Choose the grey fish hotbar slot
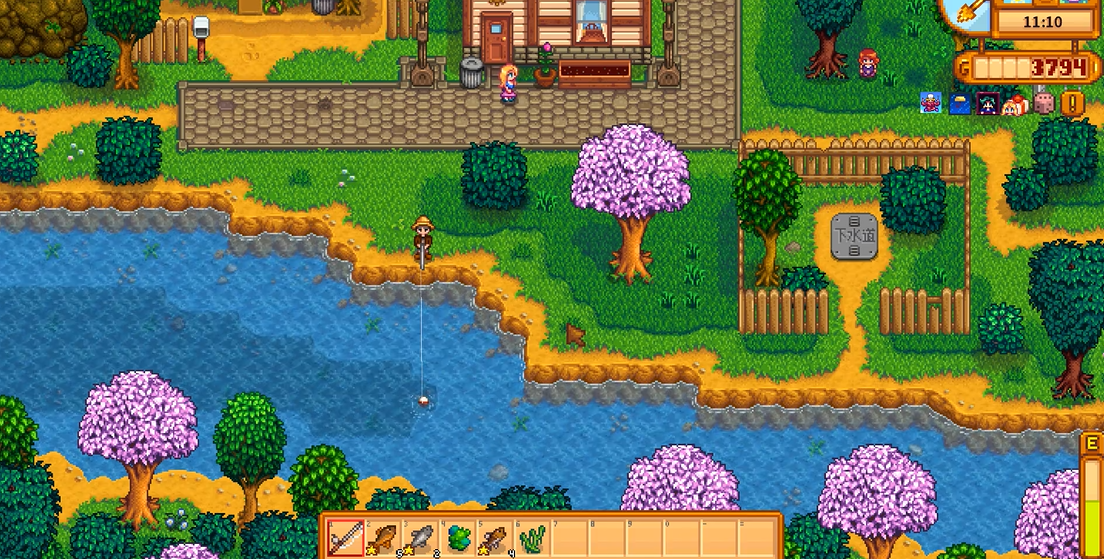The width and height of the screenshot is (1104, 559). point(421,537)
